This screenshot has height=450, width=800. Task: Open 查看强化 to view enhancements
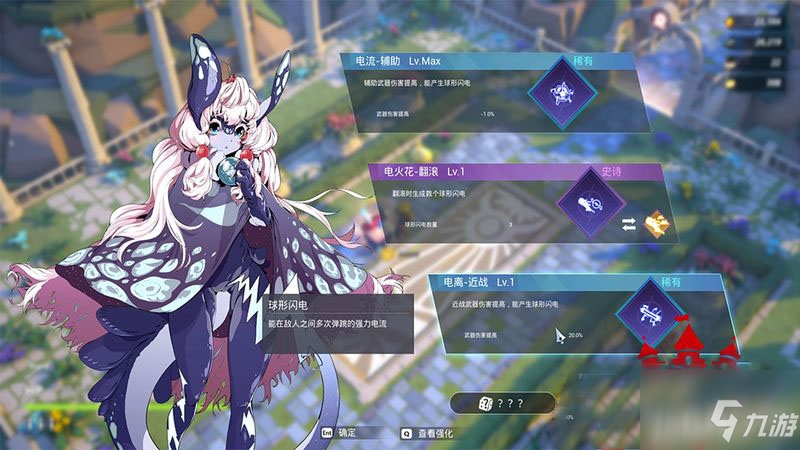(433, 434)
